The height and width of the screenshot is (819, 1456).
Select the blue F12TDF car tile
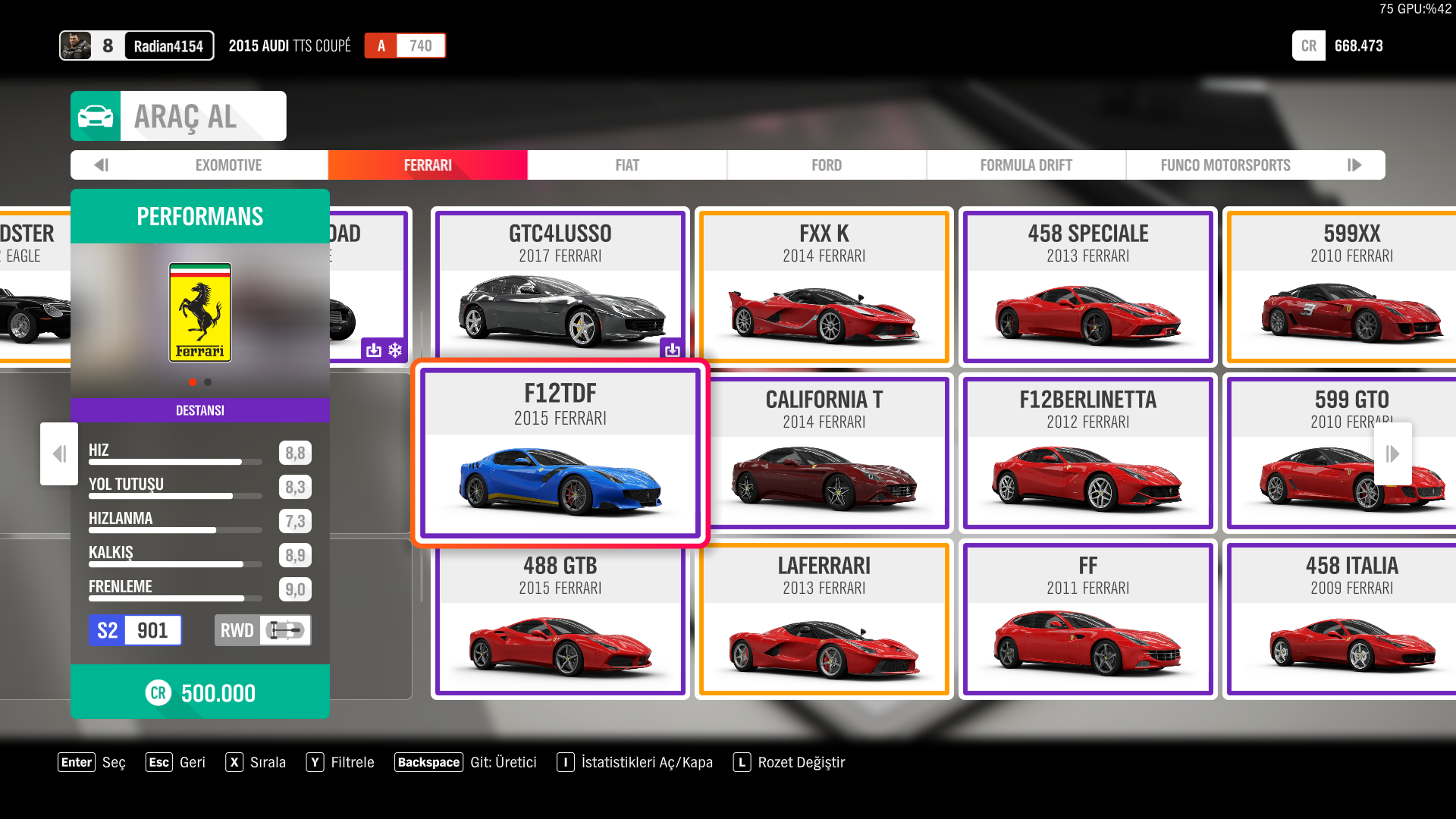pos(560,453)
